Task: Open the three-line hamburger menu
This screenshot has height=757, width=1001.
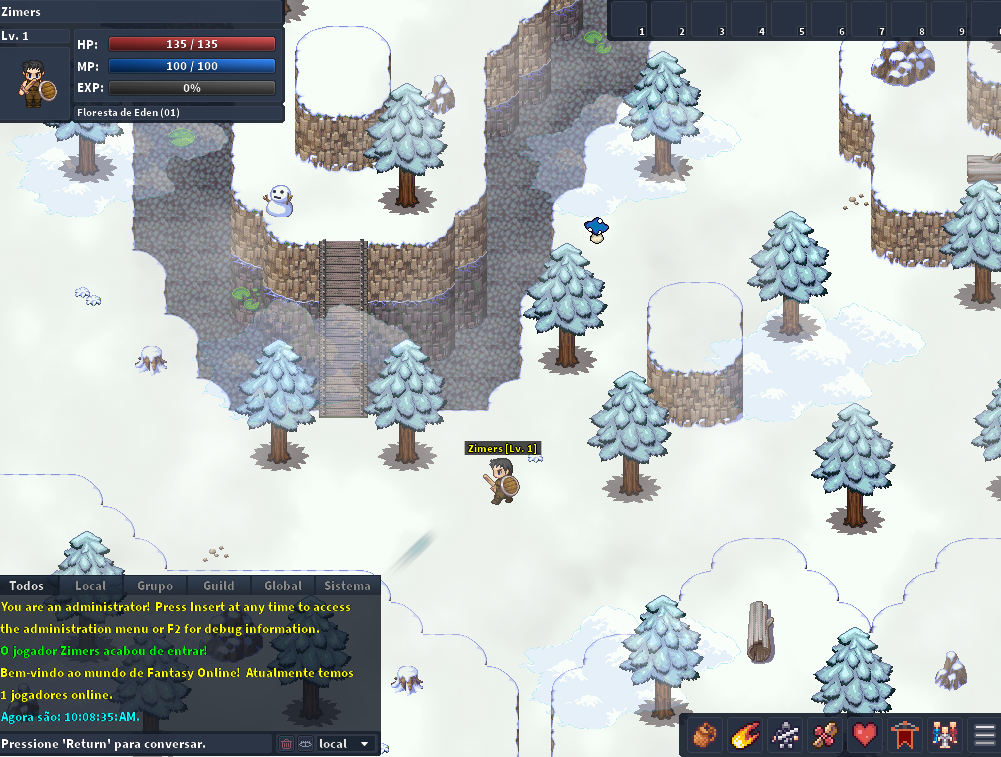Action: (984, 735)
